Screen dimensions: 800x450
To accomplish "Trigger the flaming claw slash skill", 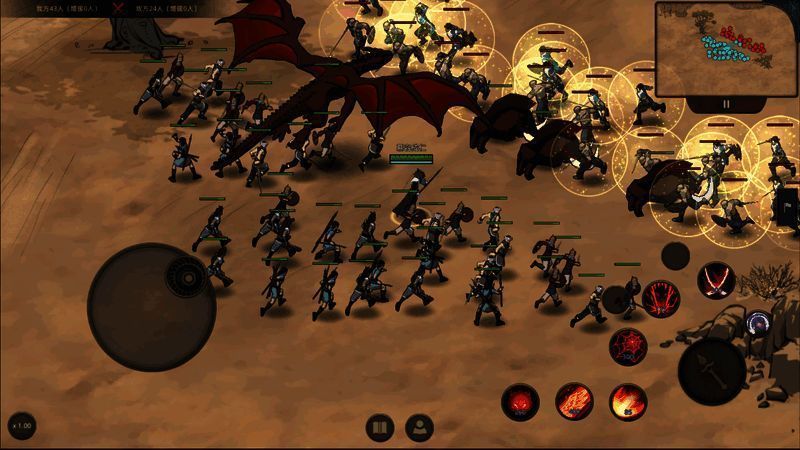I will click(574, 401).
